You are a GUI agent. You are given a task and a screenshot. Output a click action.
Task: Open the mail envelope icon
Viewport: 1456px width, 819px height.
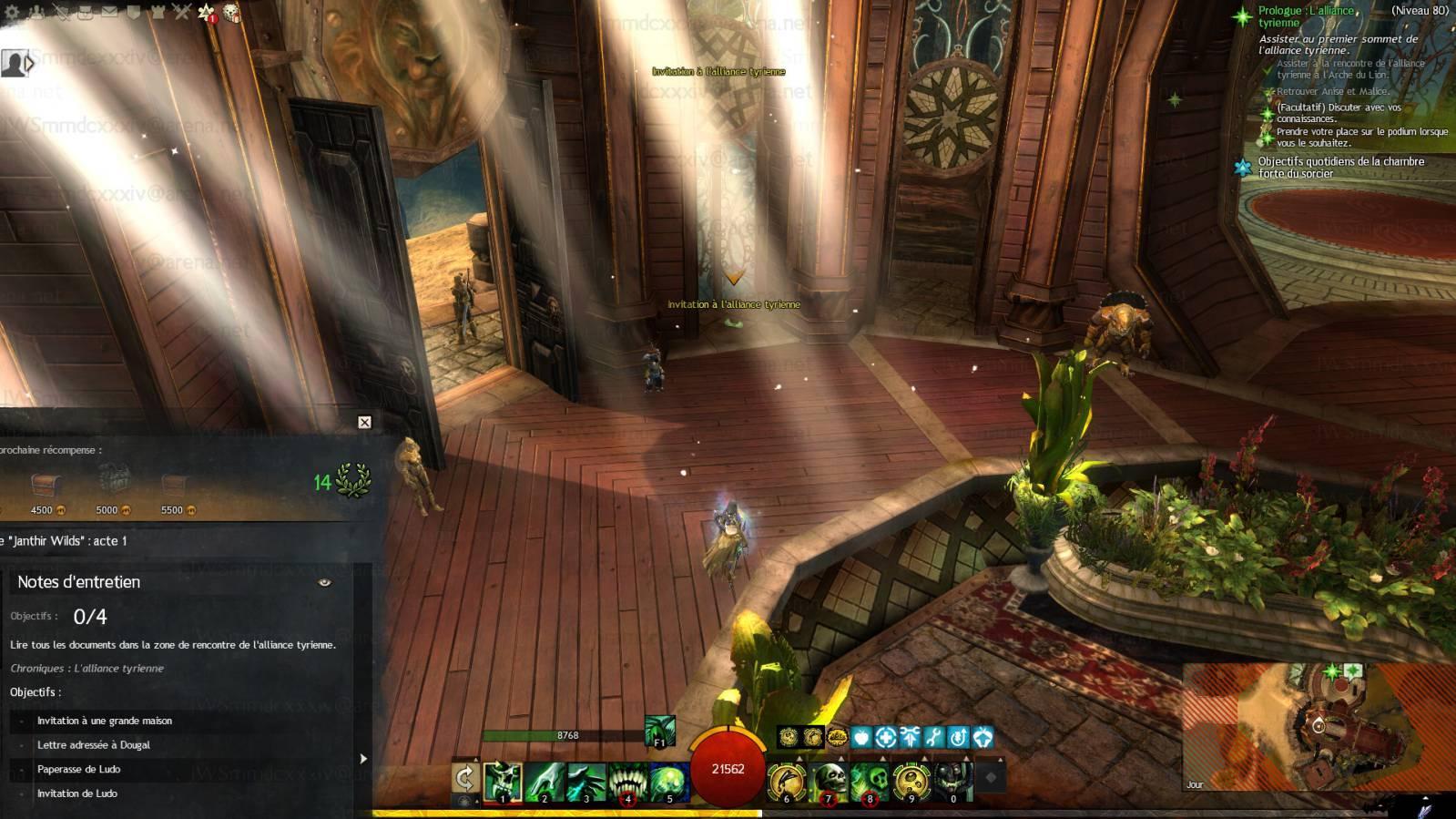pyautogui.click(x=109, y=12)
